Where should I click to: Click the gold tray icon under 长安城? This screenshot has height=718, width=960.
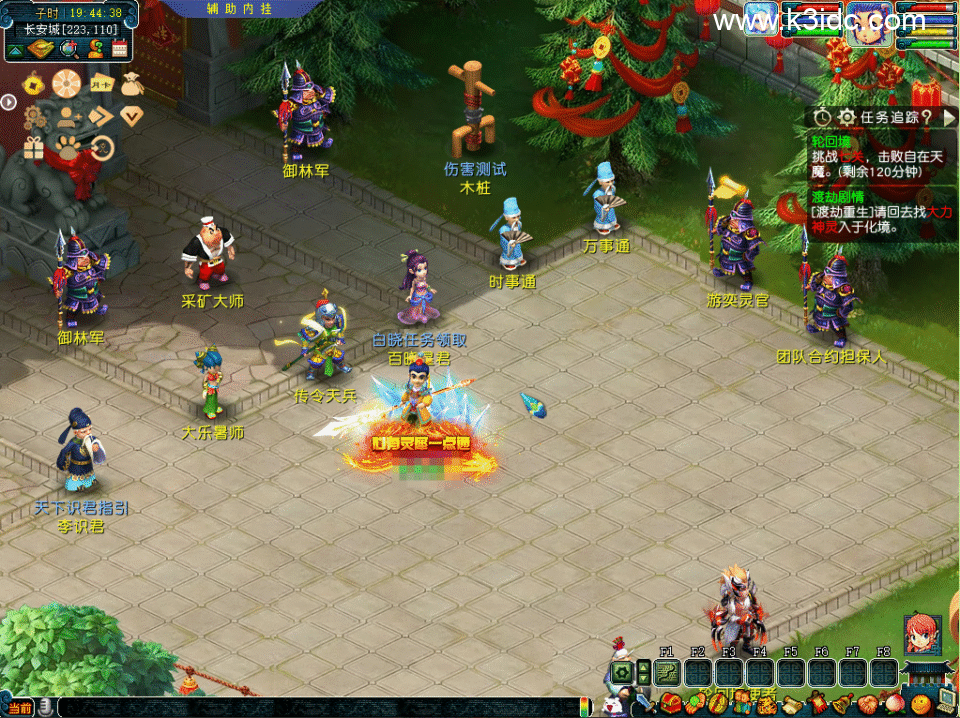[x=41, y=49]
